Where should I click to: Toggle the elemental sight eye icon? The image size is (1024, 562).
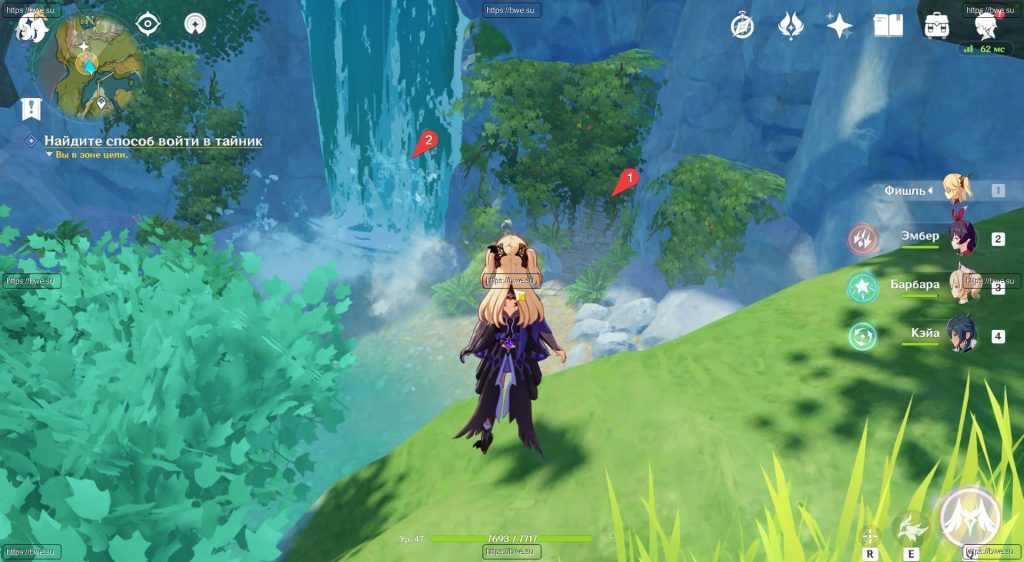pyautogui.click(x=147, y=24)
